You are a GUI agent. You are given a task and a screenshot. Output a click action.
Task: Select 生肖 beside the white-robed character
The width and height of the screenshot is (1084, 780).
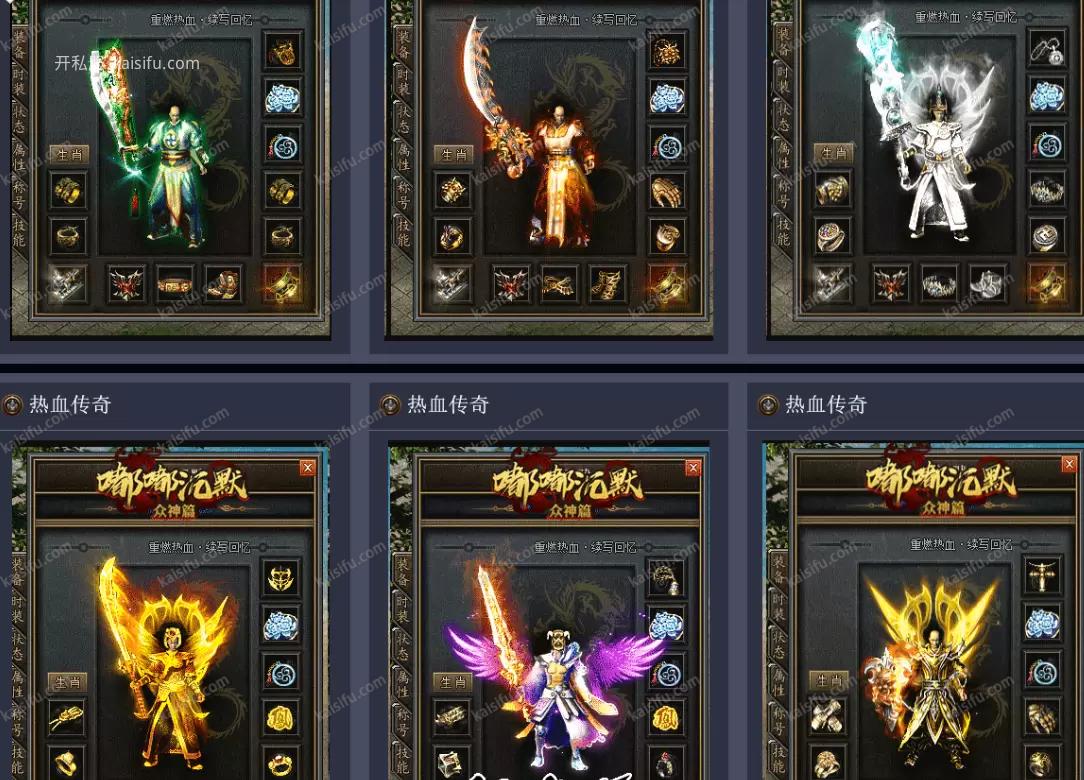tap(833, 153)
